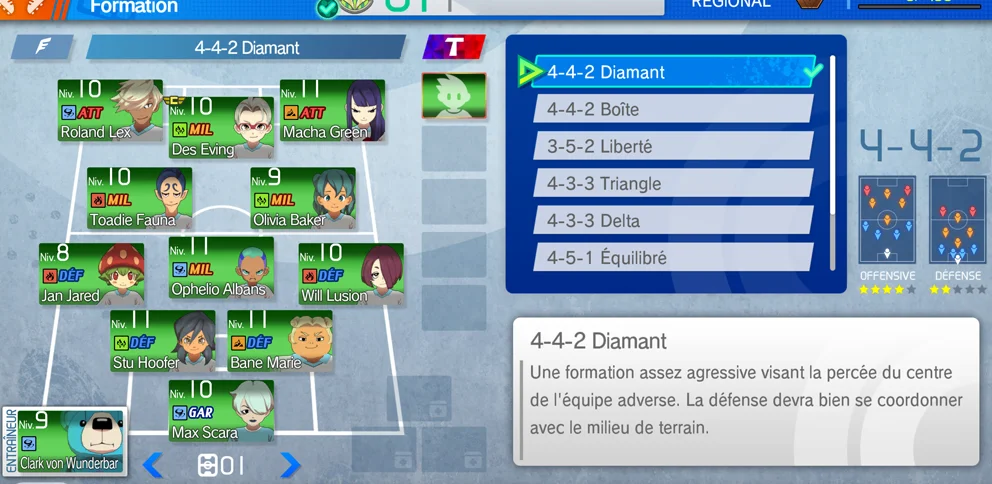Select the 4-4-2 Diamant formation
Viewport: 992px width, 484px height.
click(x=675, y=72)
